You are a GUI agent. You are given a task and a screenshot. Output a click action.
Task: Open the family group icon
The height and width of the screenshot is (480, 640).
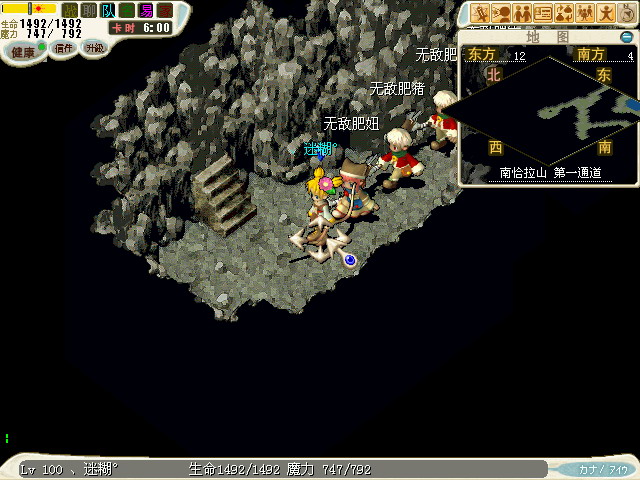coord(585,13)
